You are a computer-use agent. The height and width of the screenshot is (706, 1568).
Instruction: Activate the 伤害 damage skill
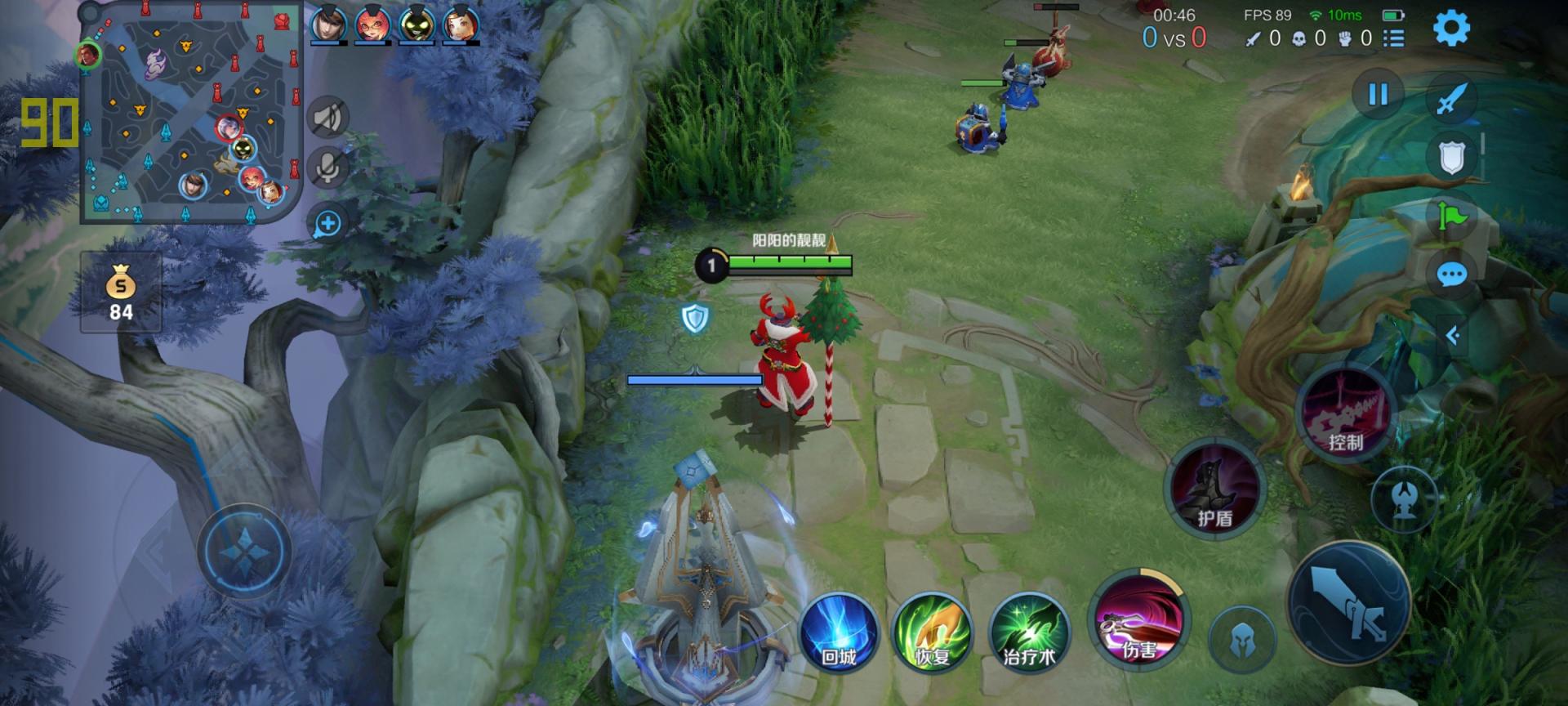[x=1138, y=619]
